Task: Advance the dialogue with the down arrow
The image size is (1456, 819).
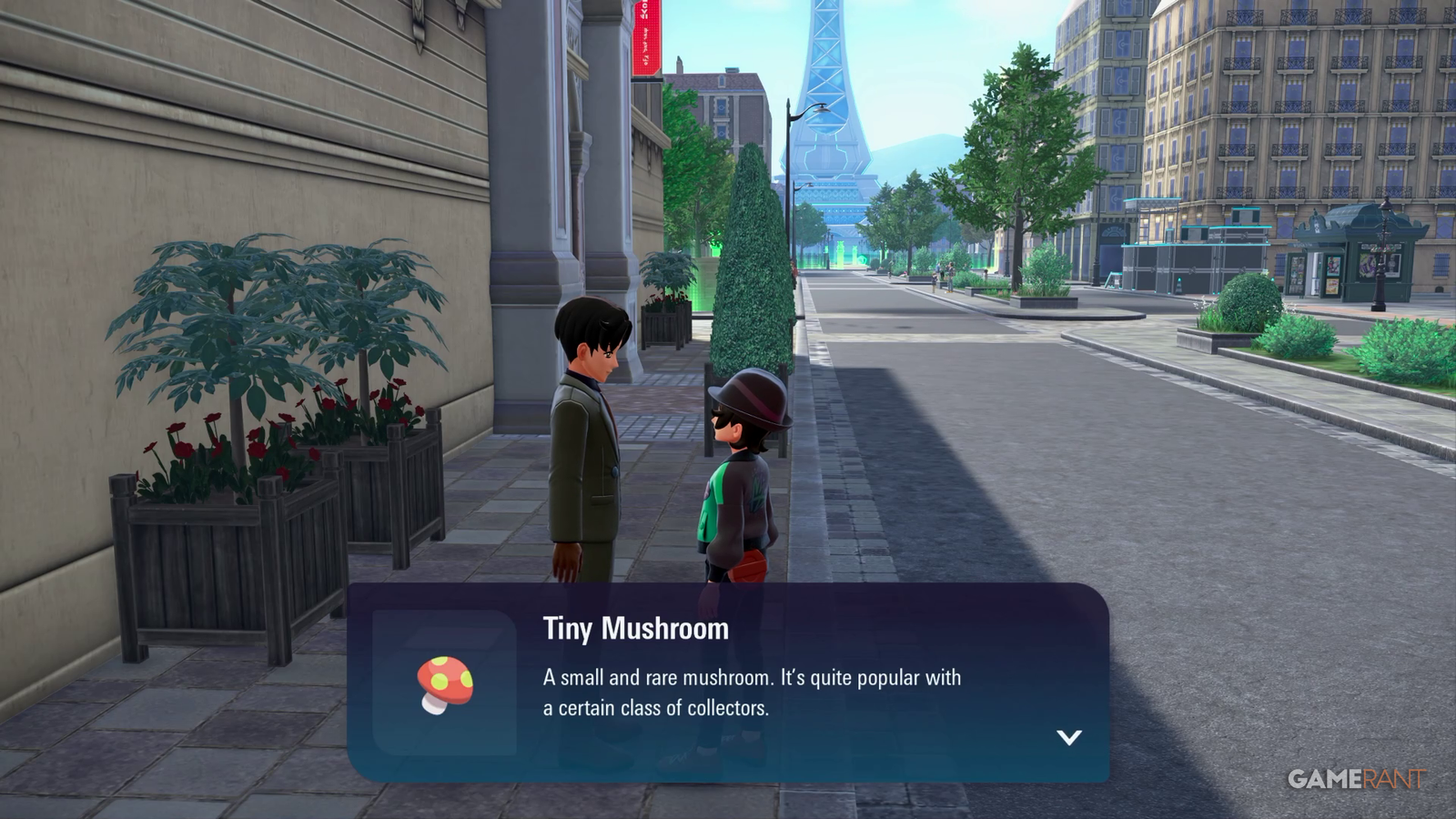Action: coord(1069,737)
